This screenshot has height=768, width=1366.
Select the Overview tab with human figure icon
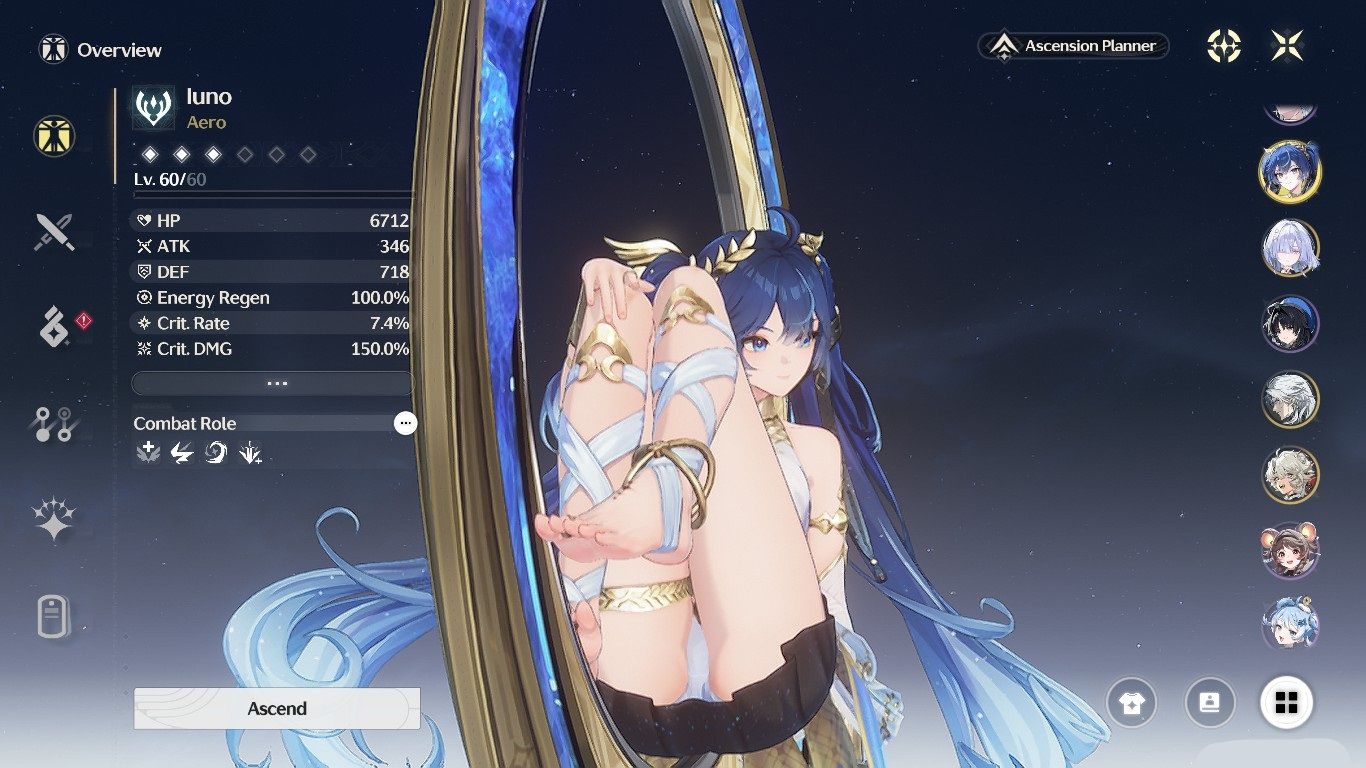coord(54,135)
